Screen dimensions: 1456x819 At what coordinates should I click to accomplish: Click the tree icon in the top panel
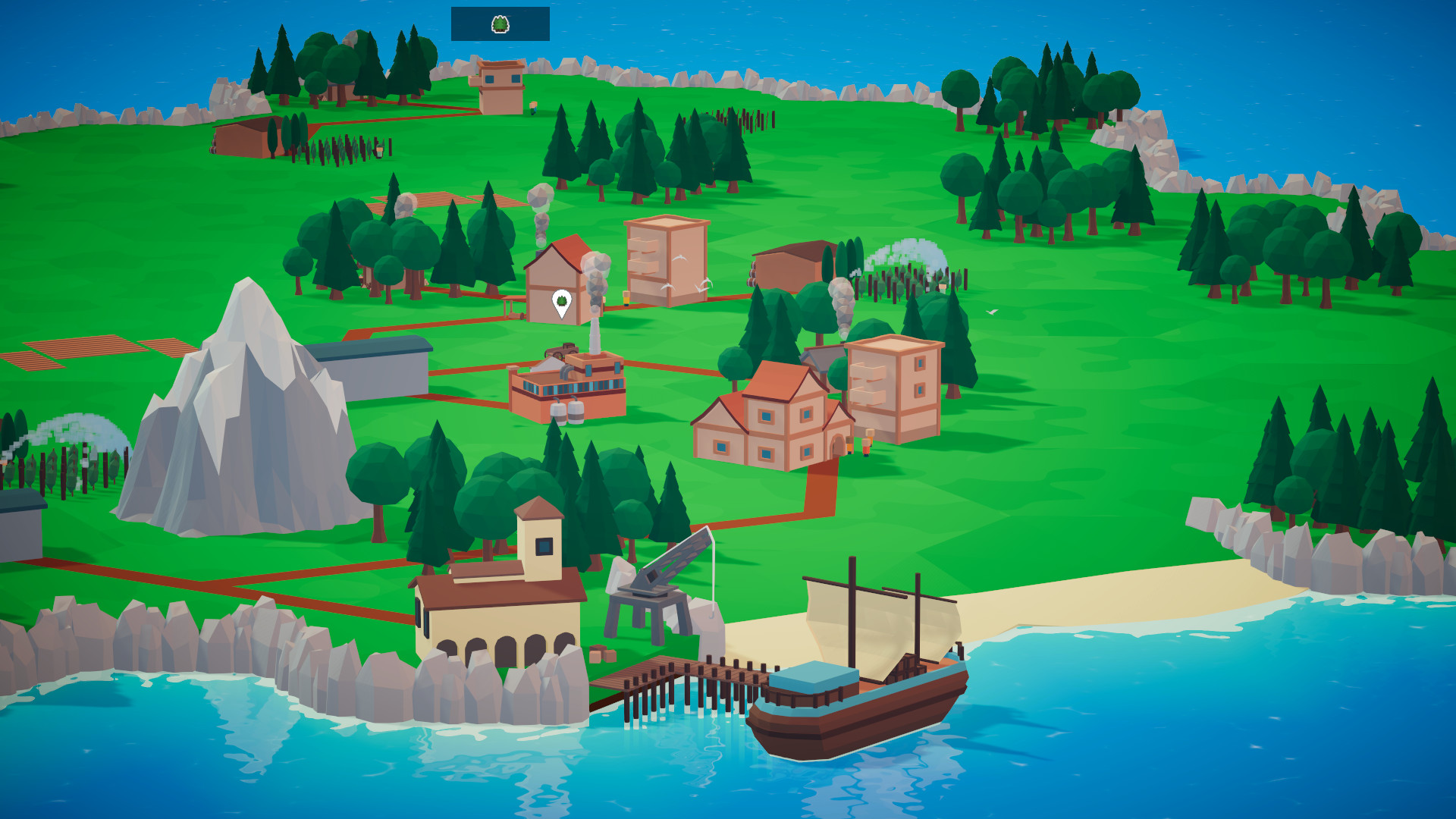(500, 24)
